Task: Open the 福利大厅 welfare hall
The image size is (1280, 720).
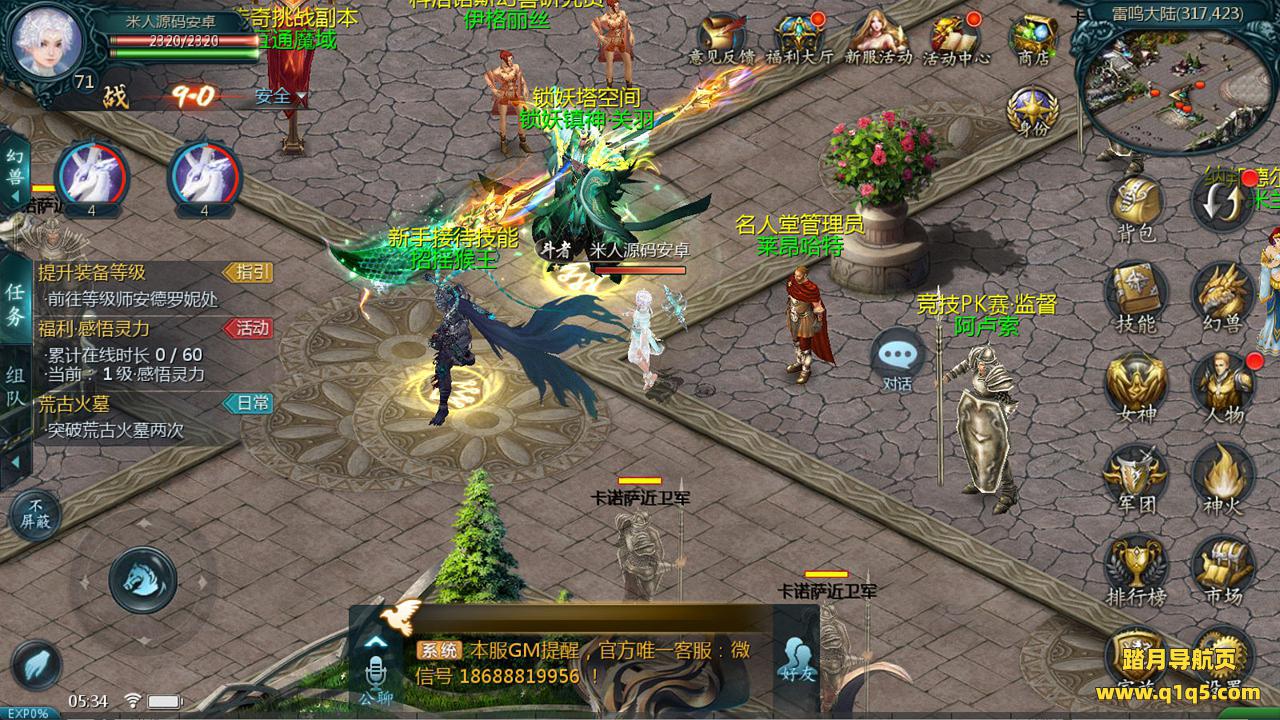Action: (x=799, y=38)
